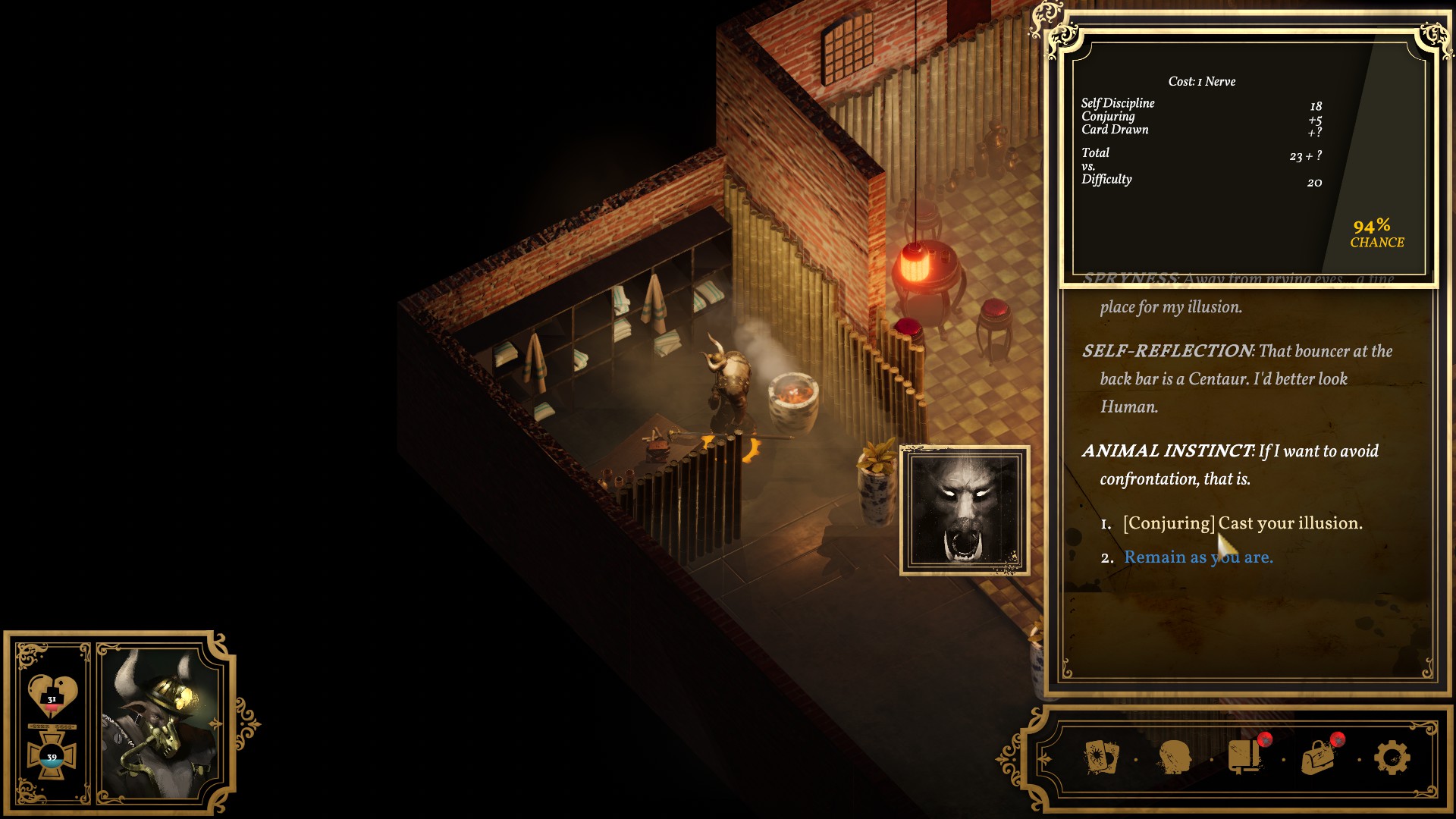Image resolution: width=1456 pixels, height=819 pixels.
Task: Open the tarot cards deck
Action: (x=1101, y=758)
